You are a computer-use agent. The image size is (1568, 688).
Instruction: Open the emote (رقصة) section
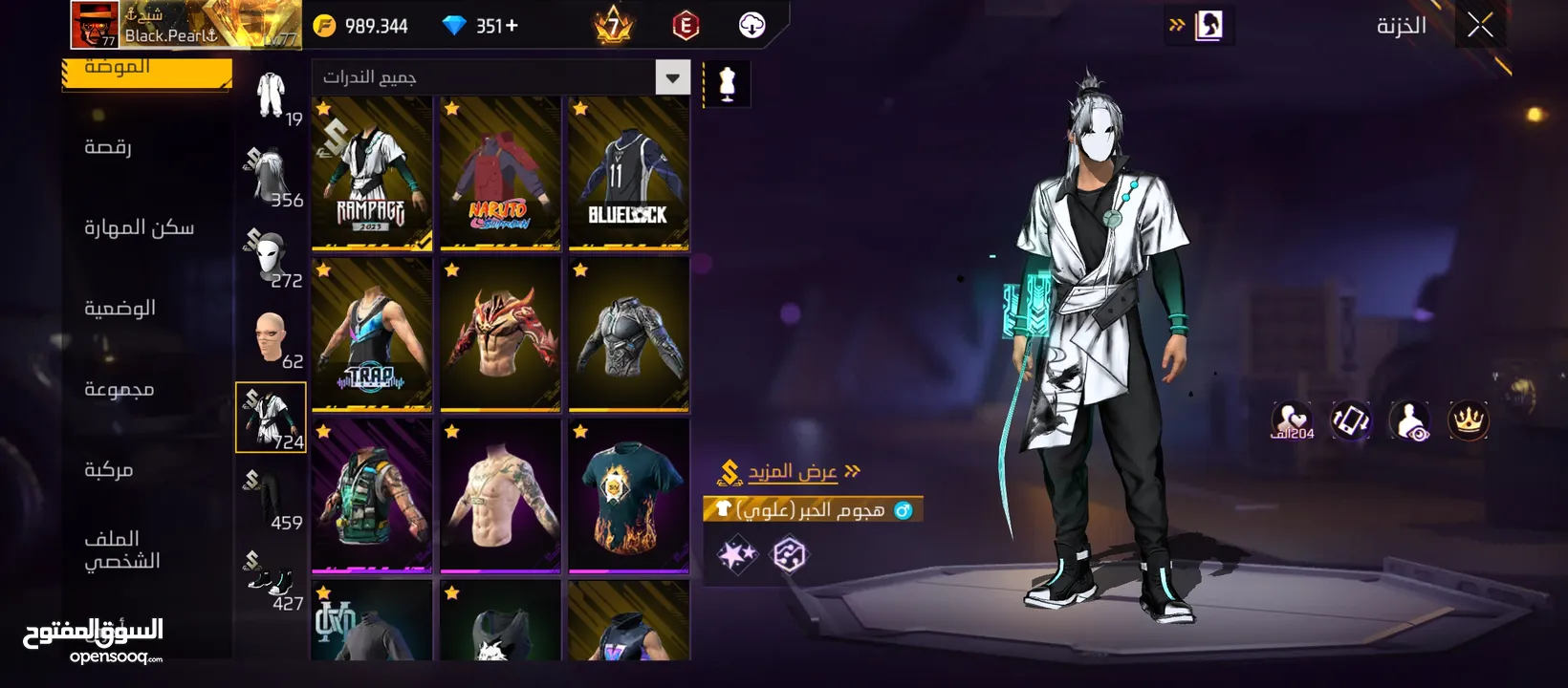(108, 147)
